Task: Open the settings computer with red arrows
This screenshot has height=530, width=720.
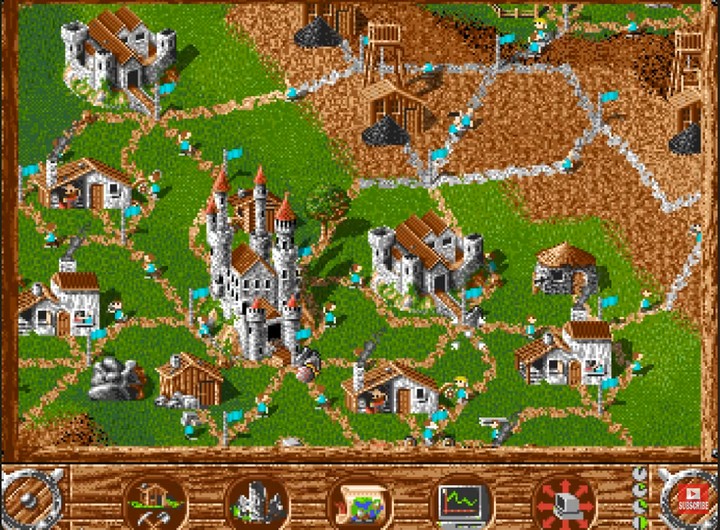Action: [563, 498]
